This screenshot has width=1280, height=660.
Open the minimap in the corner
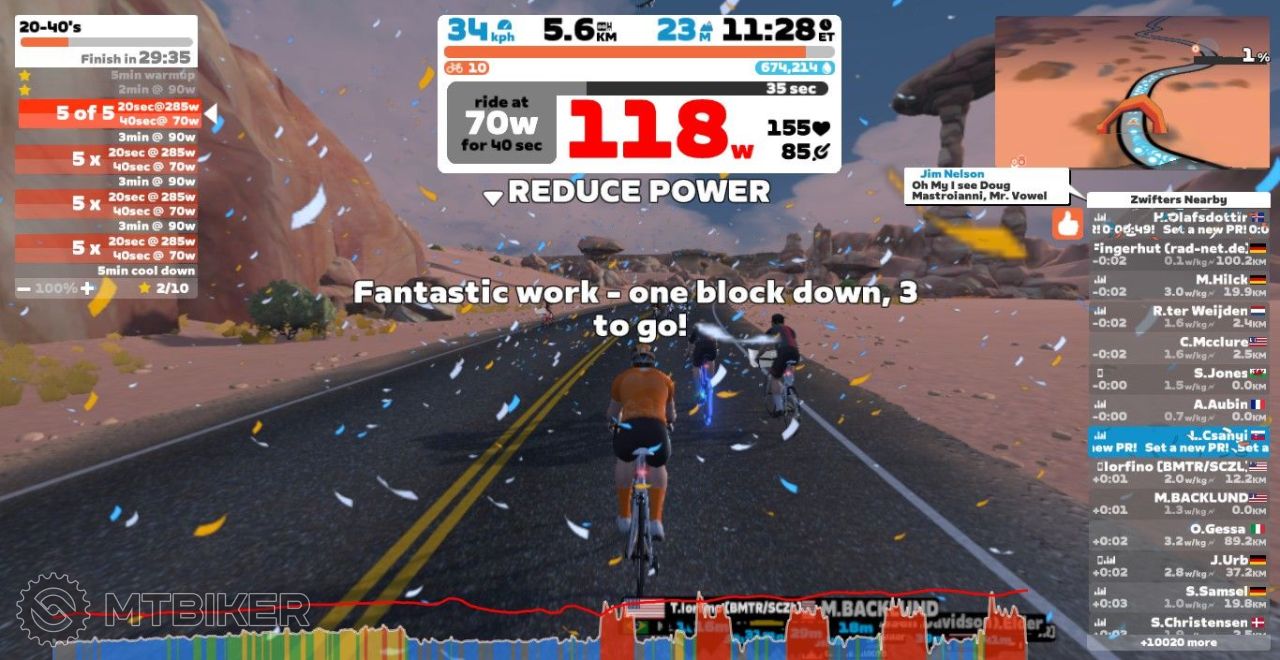1132,92
